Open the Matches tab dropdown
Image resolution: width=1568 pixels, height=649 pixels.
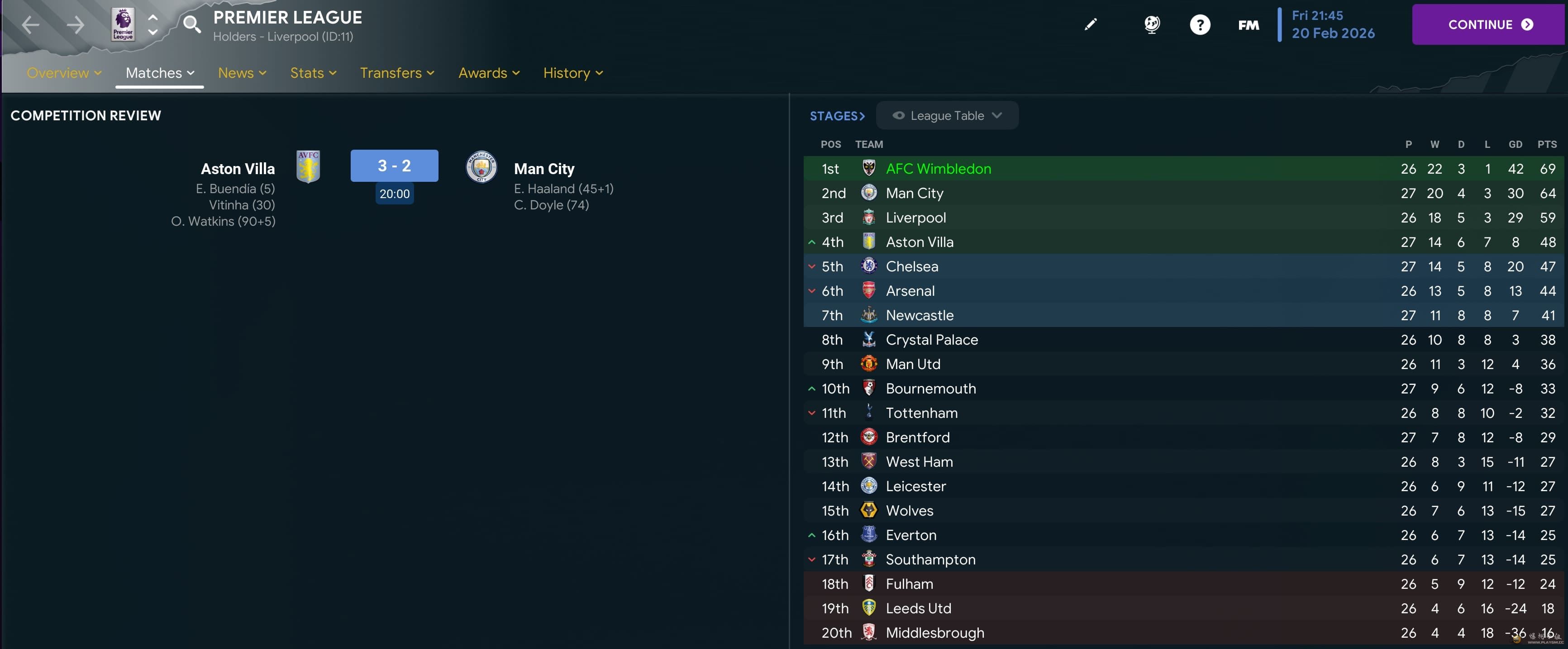coord(159,73)
